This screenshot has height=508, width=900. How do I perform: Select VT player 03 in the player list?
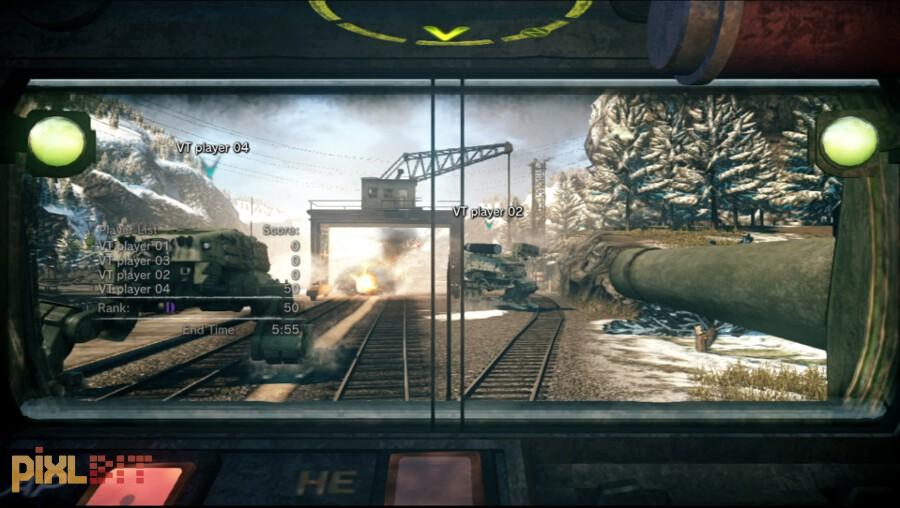[134, 260]
